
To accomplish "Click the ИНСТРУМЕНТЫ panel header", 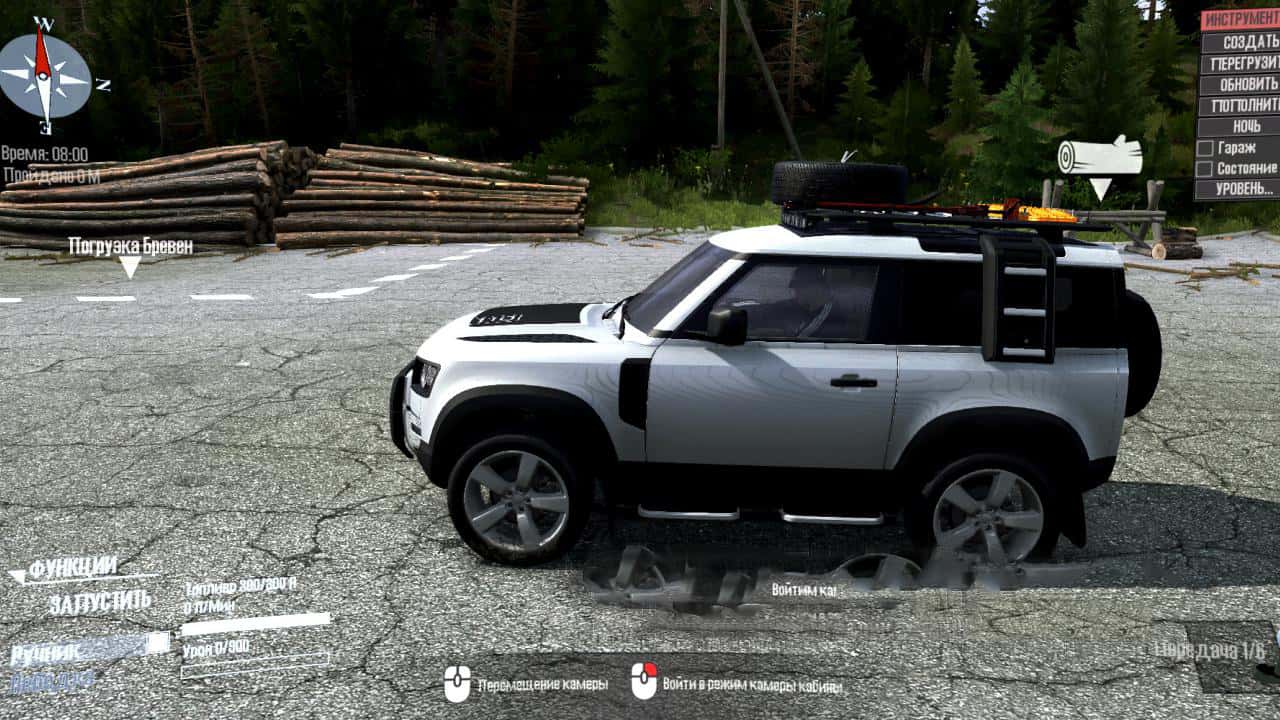I will click(x=1240, y=20).
